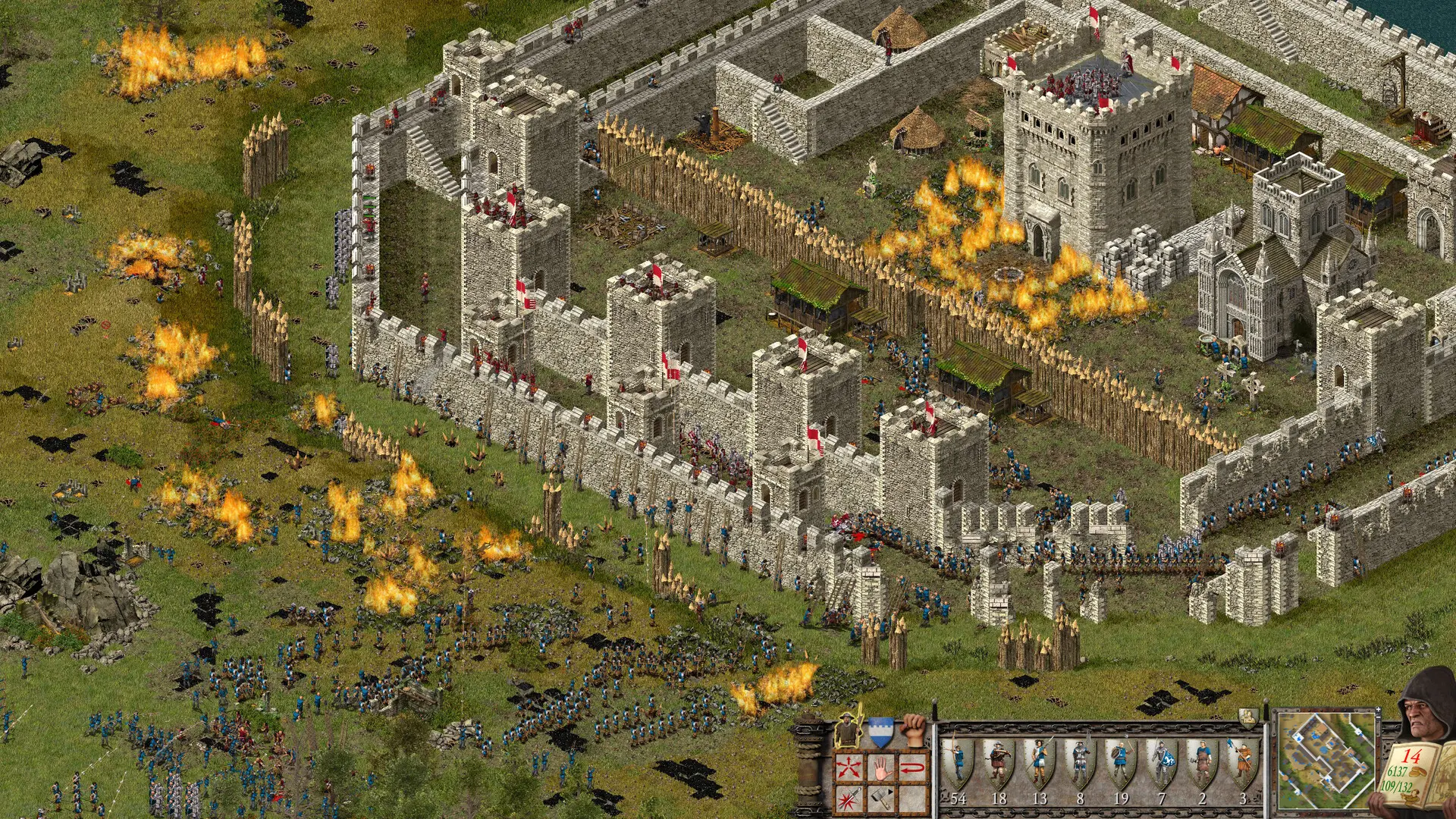Screen dimensions: 1456x819
Task: Select the crossbowmen shield showing 18
Action: [x=999, y=760]
